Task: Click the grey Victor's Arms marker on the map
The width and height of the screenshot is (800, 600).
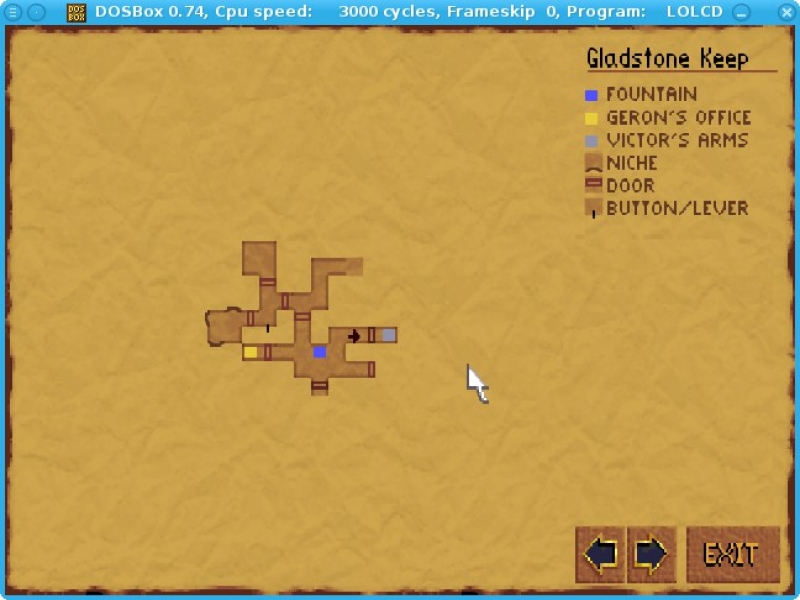Action: [388, 335]
